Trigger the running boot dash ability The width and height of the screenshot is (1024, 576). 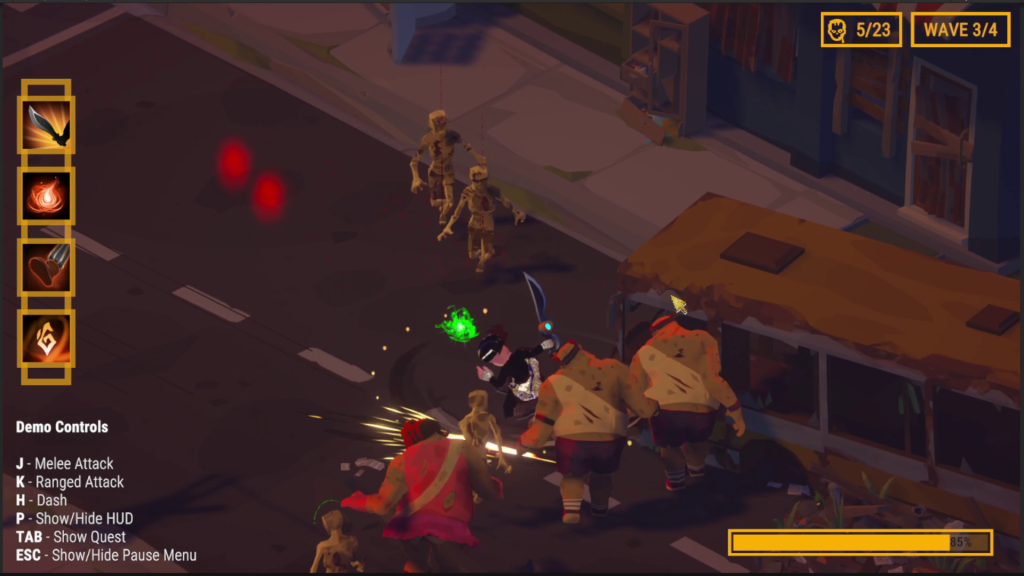[x=46, y=267]
